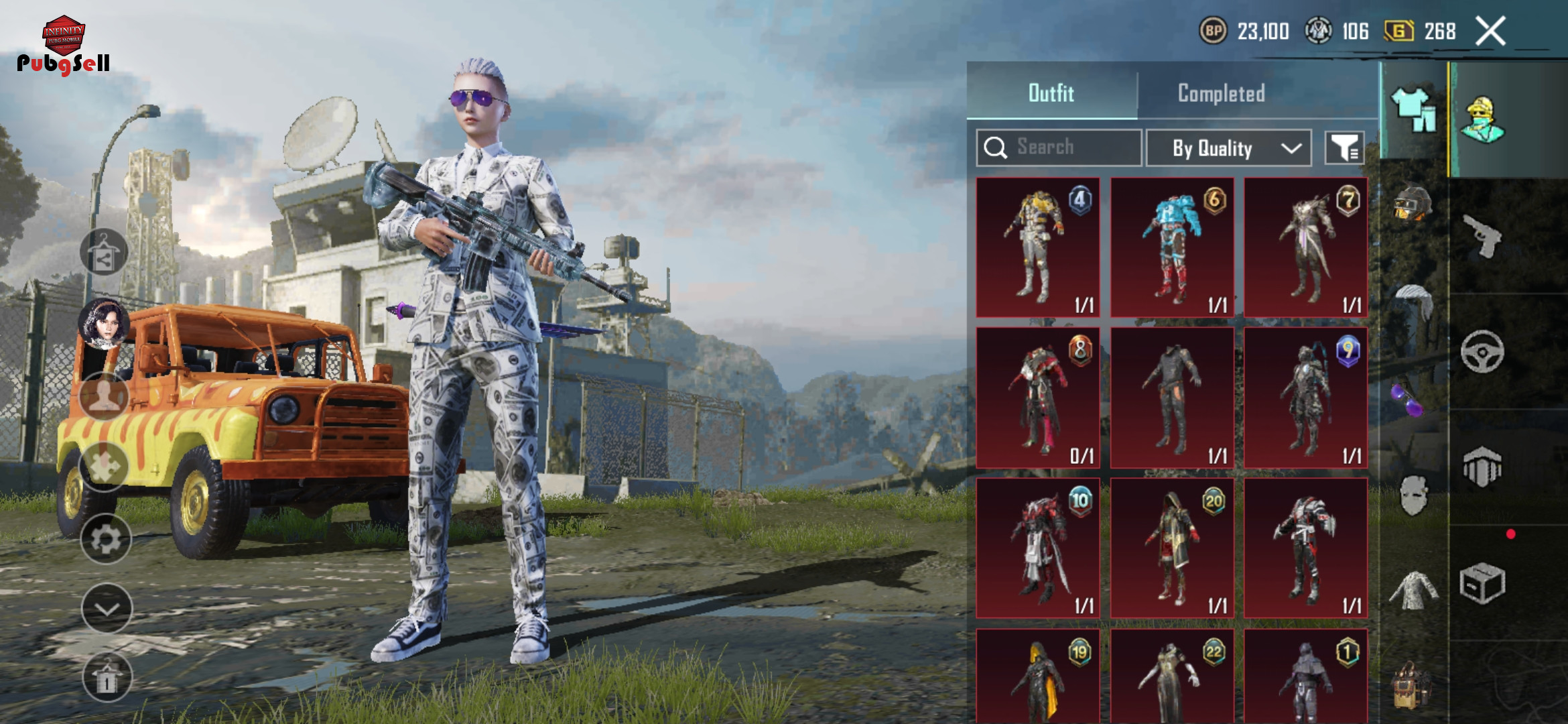Open the By Quality sort dropdown
The width and height of the screenshot is (1568, 724).
point(1228,147)
